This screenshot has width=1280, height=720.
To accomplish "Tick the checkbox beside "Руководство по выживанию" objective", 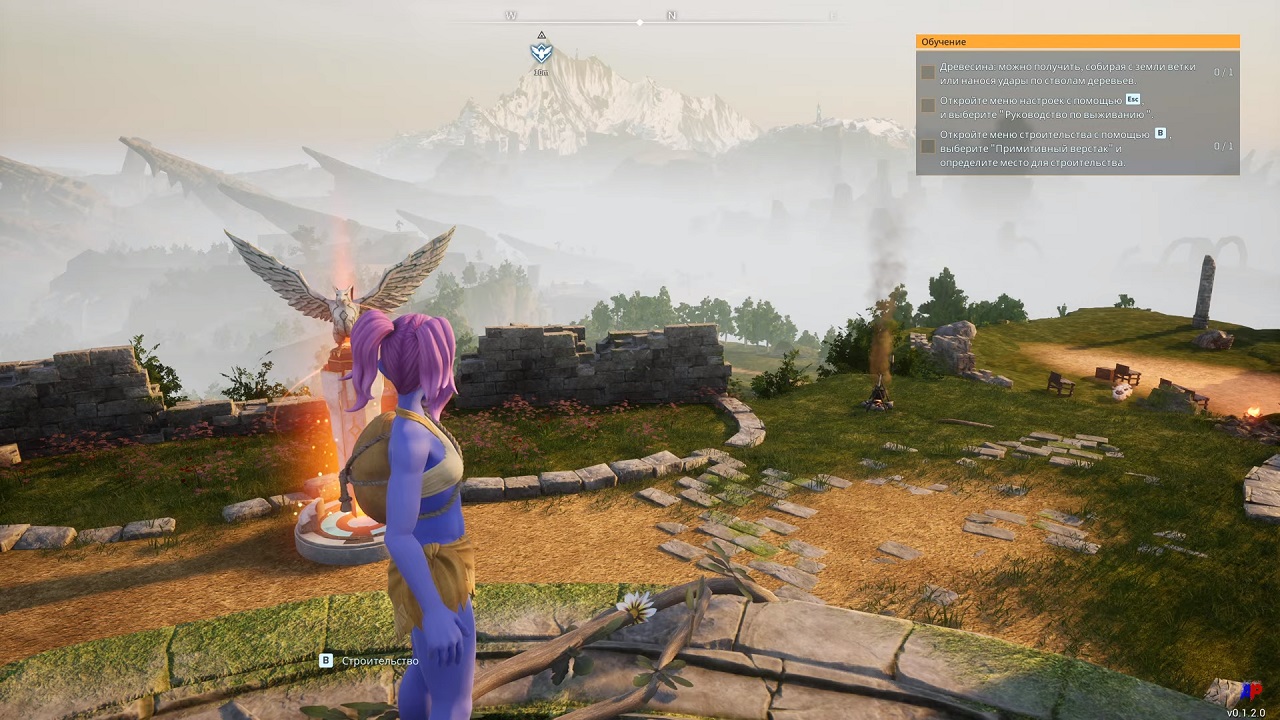I will 928,106.
